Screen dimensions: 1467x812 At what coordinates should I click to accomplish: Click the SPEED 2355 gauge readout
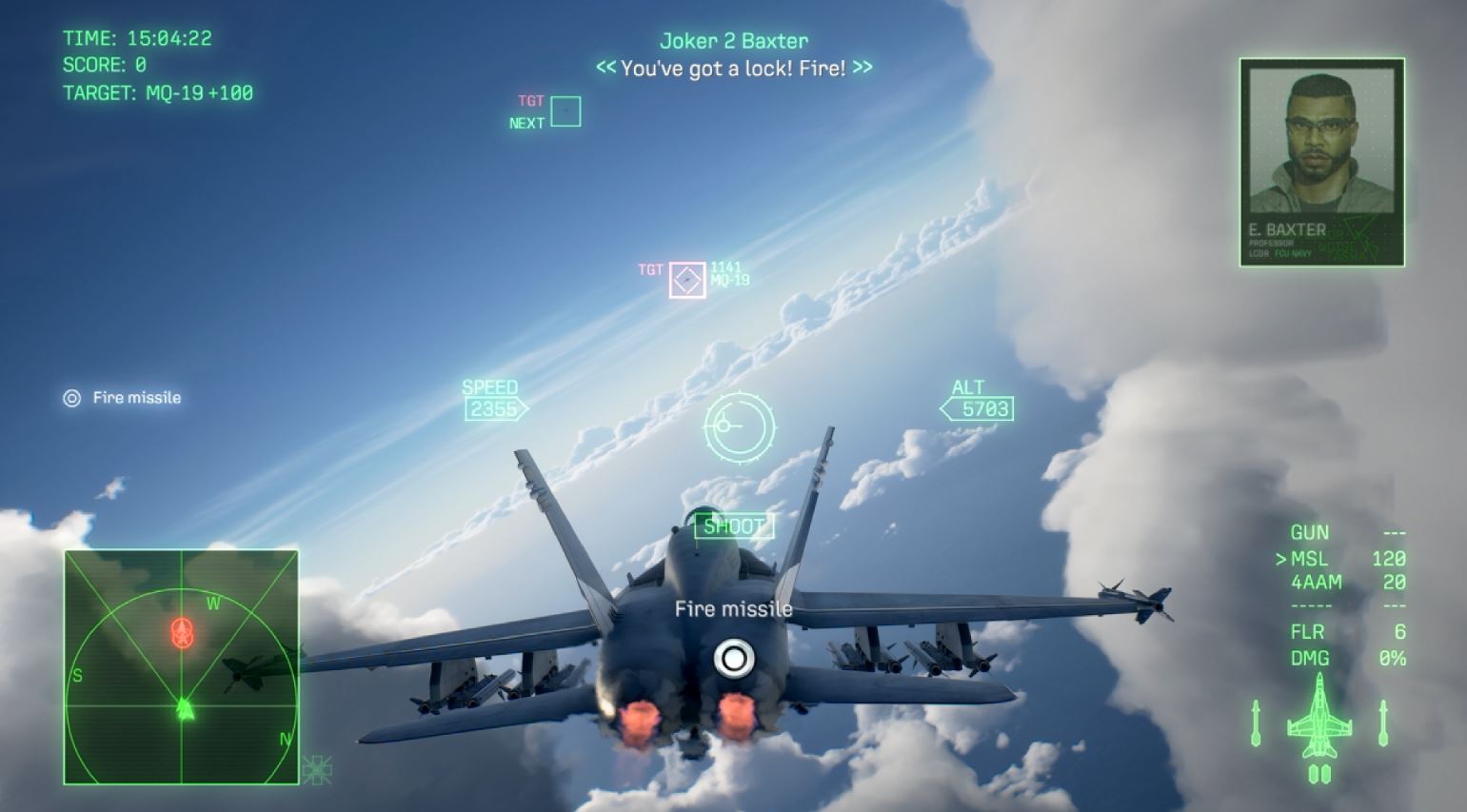pos(491,407)
